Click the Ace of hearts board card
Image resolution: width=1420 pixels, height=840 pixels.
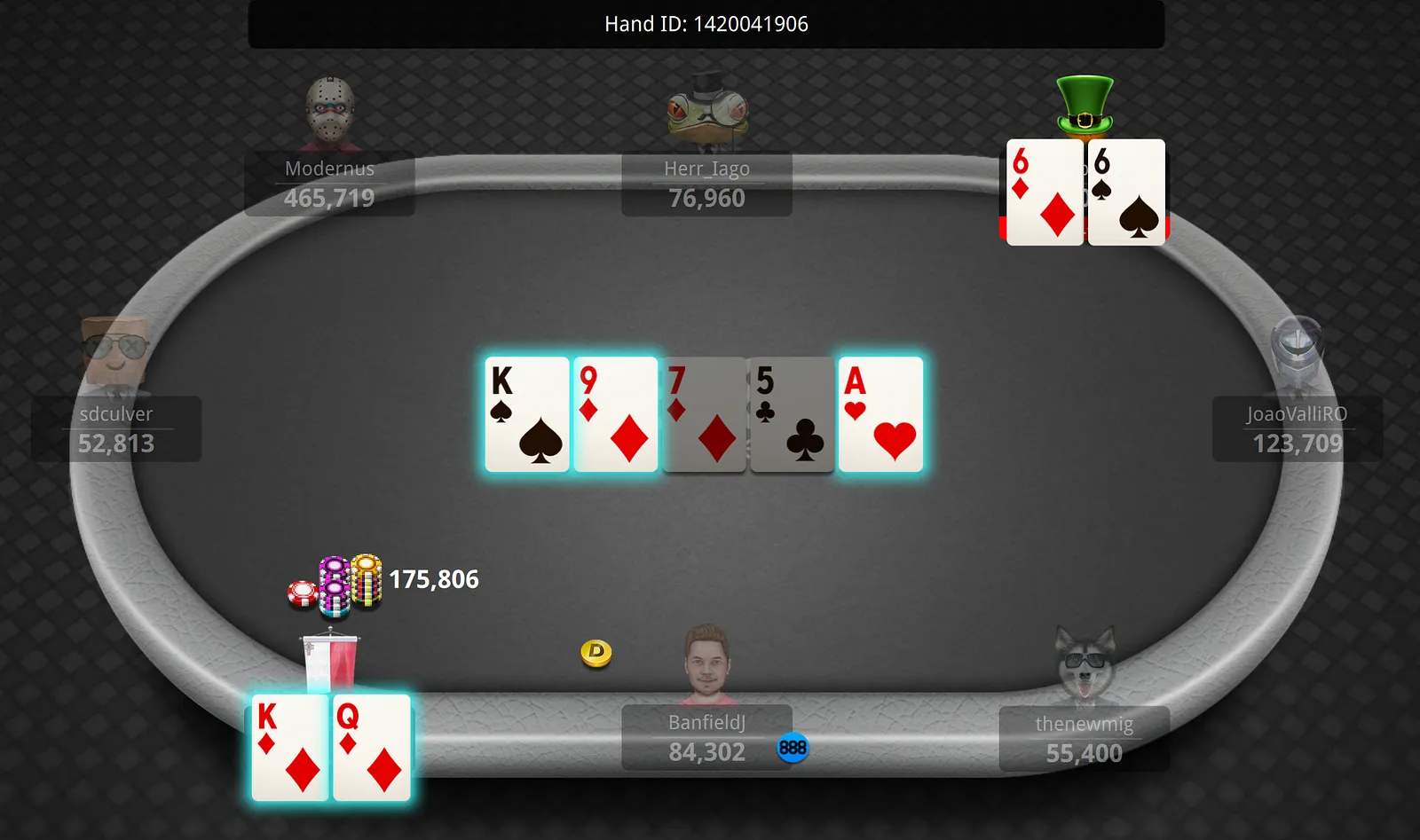(x=880, y=414)
